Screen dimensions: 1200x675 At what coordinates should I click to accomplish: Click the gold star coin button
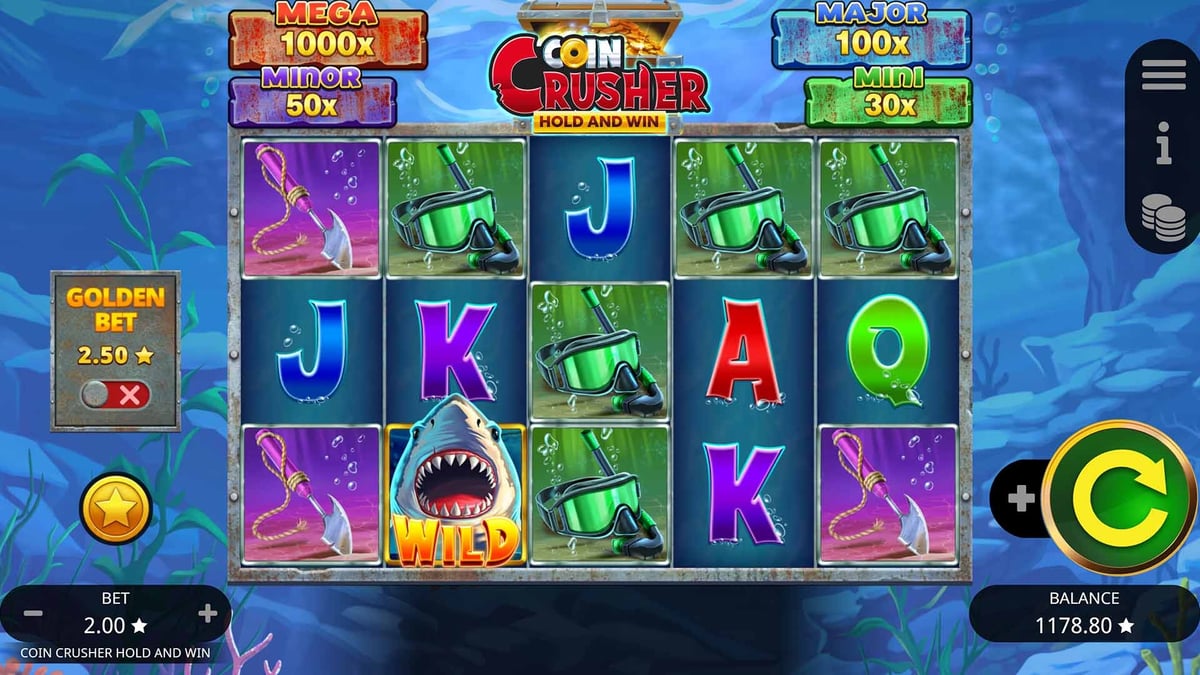[115, 508]
